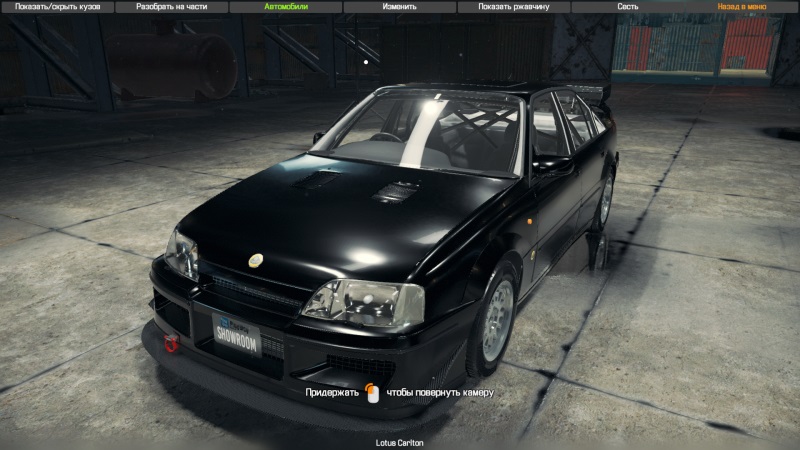This screenshot has width=800, height=450.
Task: Open the "Автомобили" car list
Action: (x=285, y=6)
